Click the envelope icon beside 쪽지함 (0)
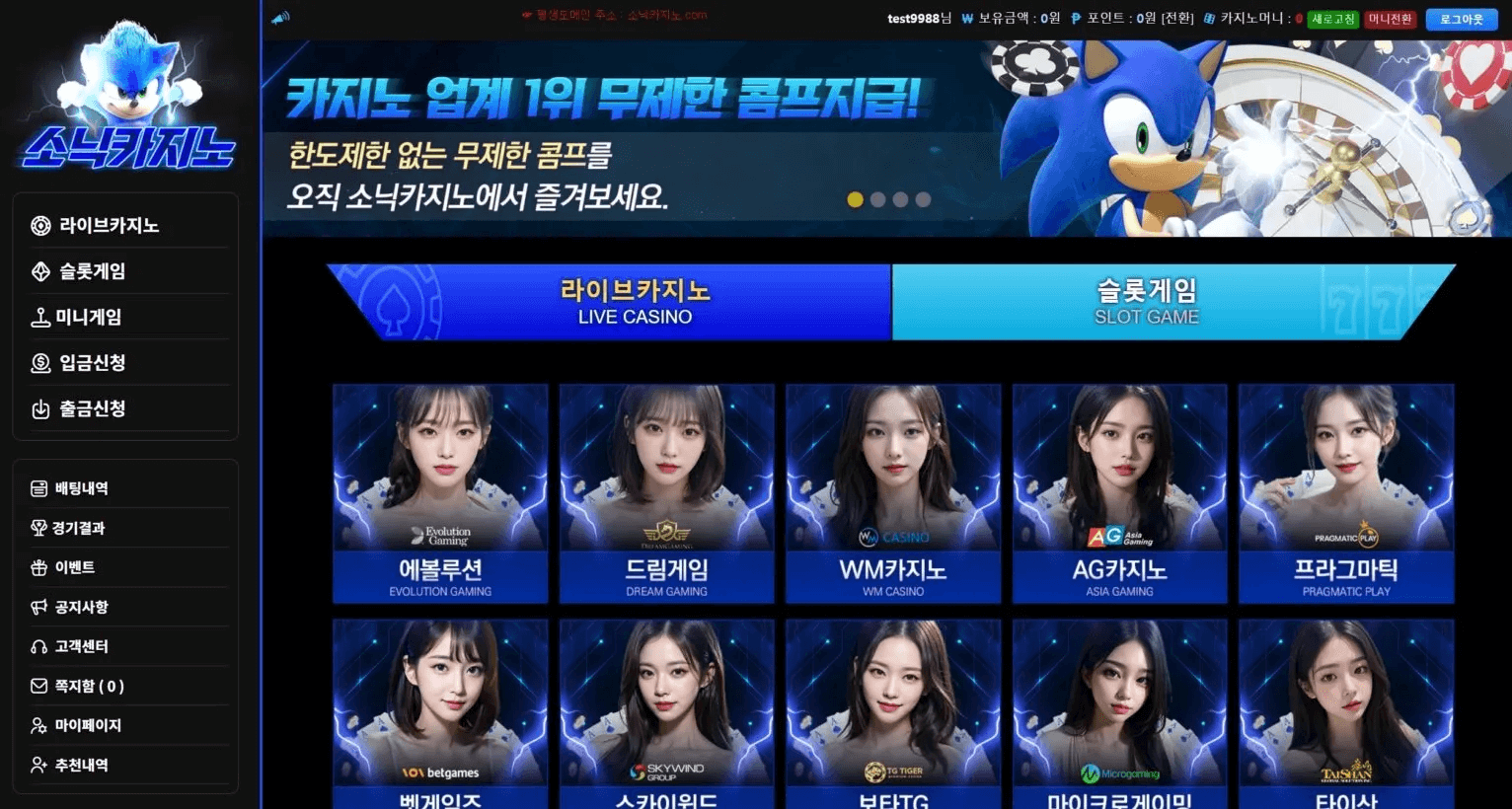Screen dimensions: 1512x809 point(38,686)
